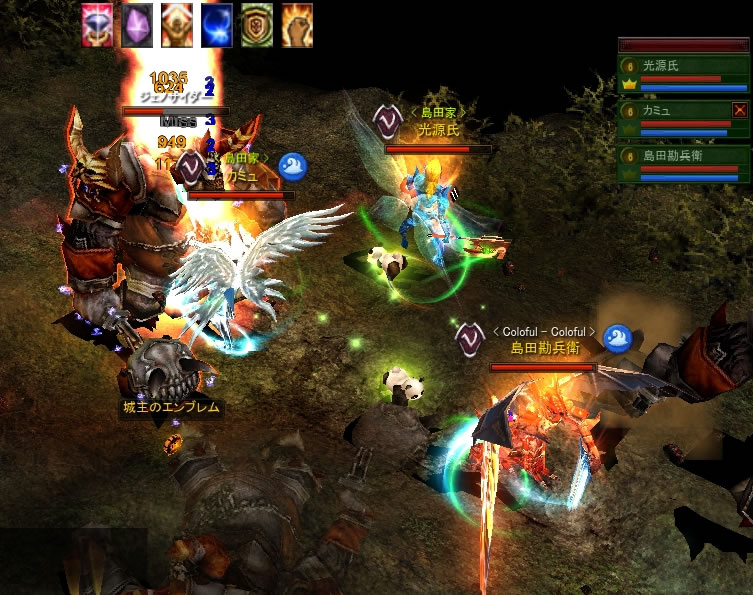Select the purple crystal buff icon

[x=137, y=25]
